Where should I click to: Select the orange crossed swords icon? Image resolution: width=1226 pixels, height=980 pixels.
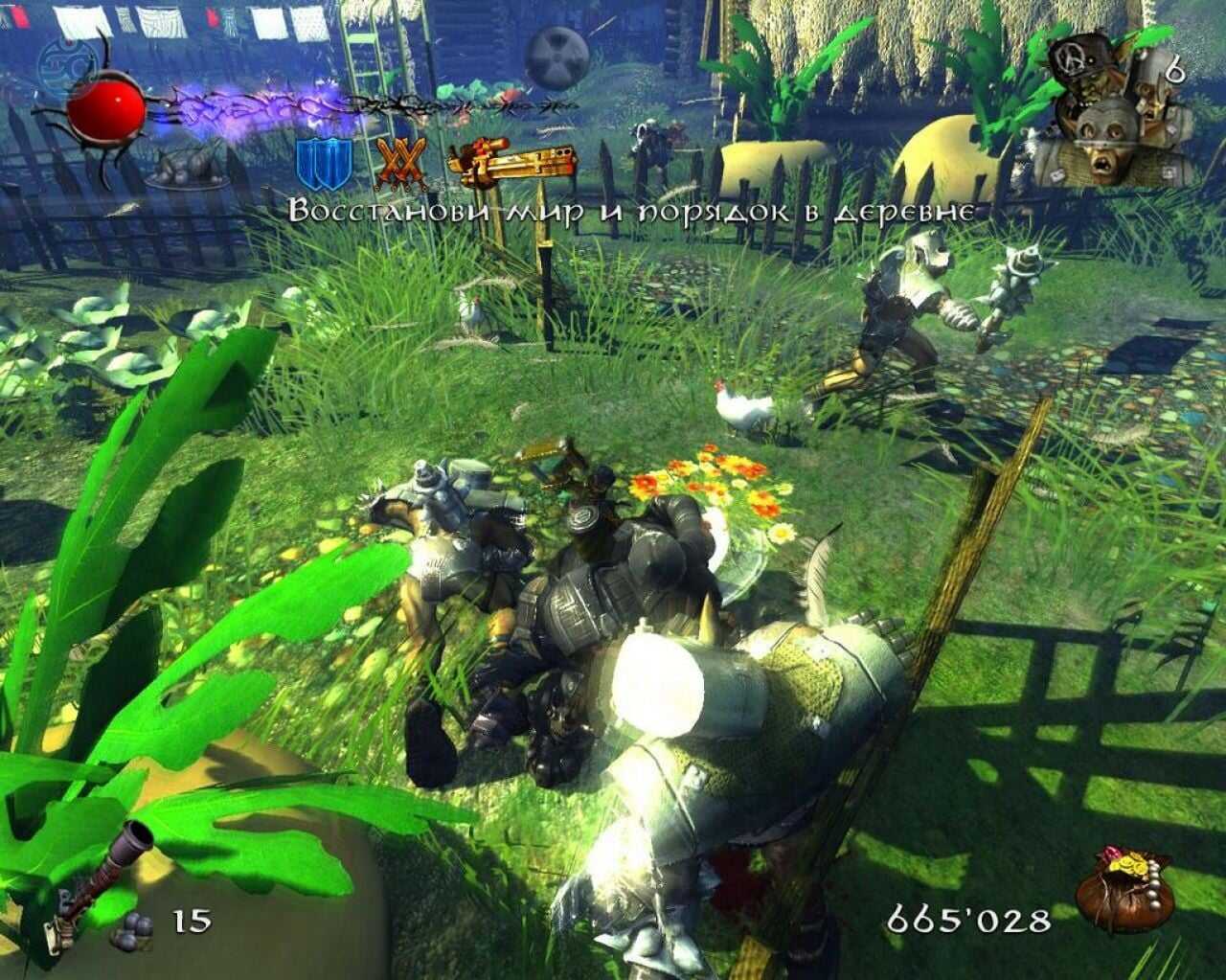(x=402, y=165)
